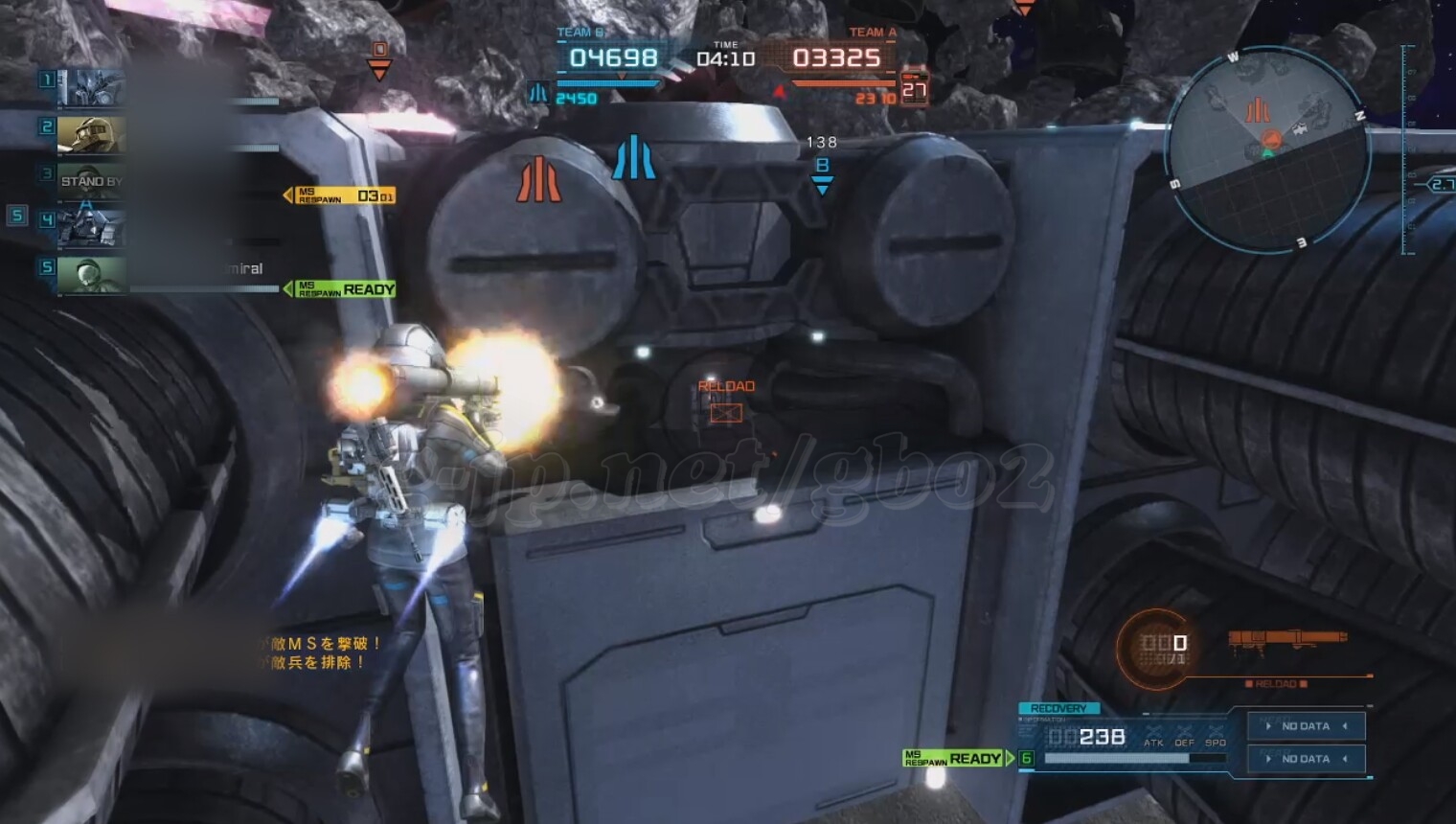Select the orange D objective marker
This screenshot has height=824, width=1456.
point(379,59)
